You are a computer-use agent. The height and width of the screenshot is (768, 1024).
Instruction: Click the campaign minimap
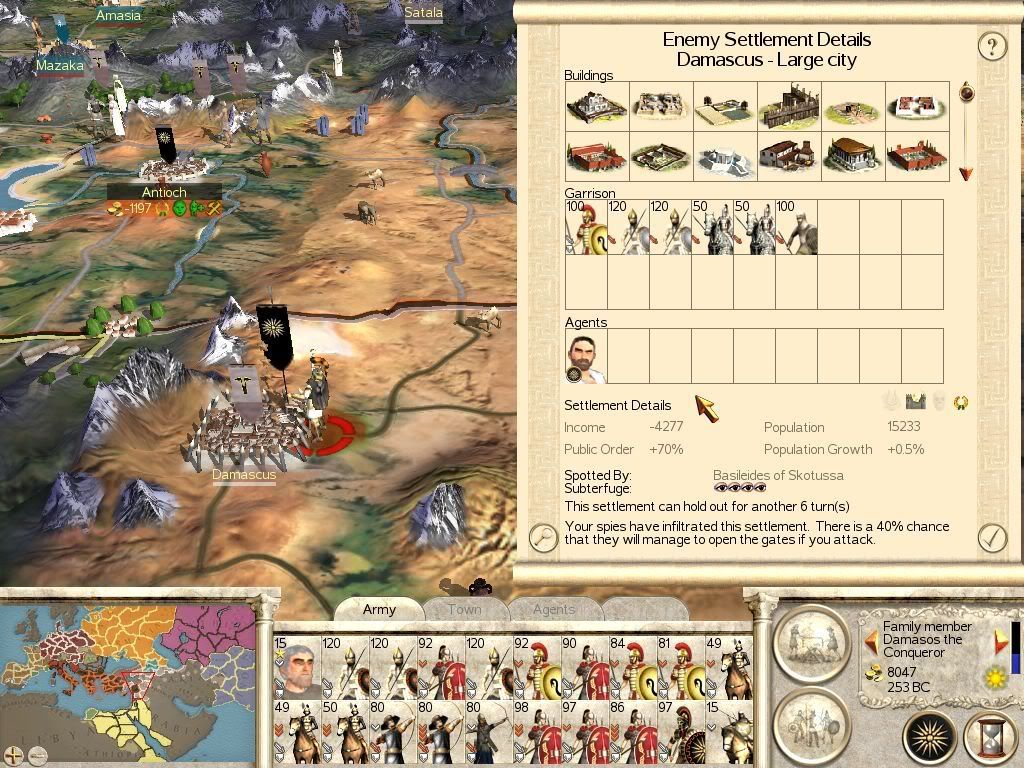pos(128,680)
